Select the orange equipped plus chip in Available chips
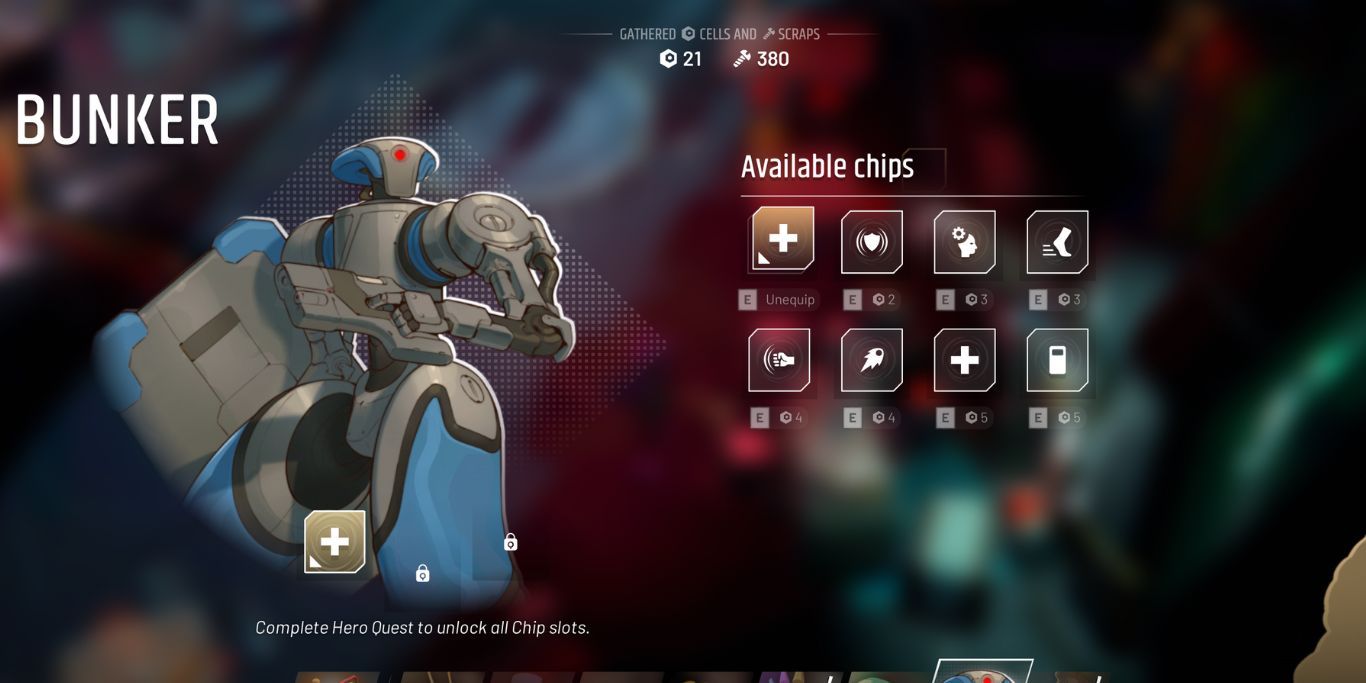1366x683 pixels. pyautogui.click(x=782, y=240)
